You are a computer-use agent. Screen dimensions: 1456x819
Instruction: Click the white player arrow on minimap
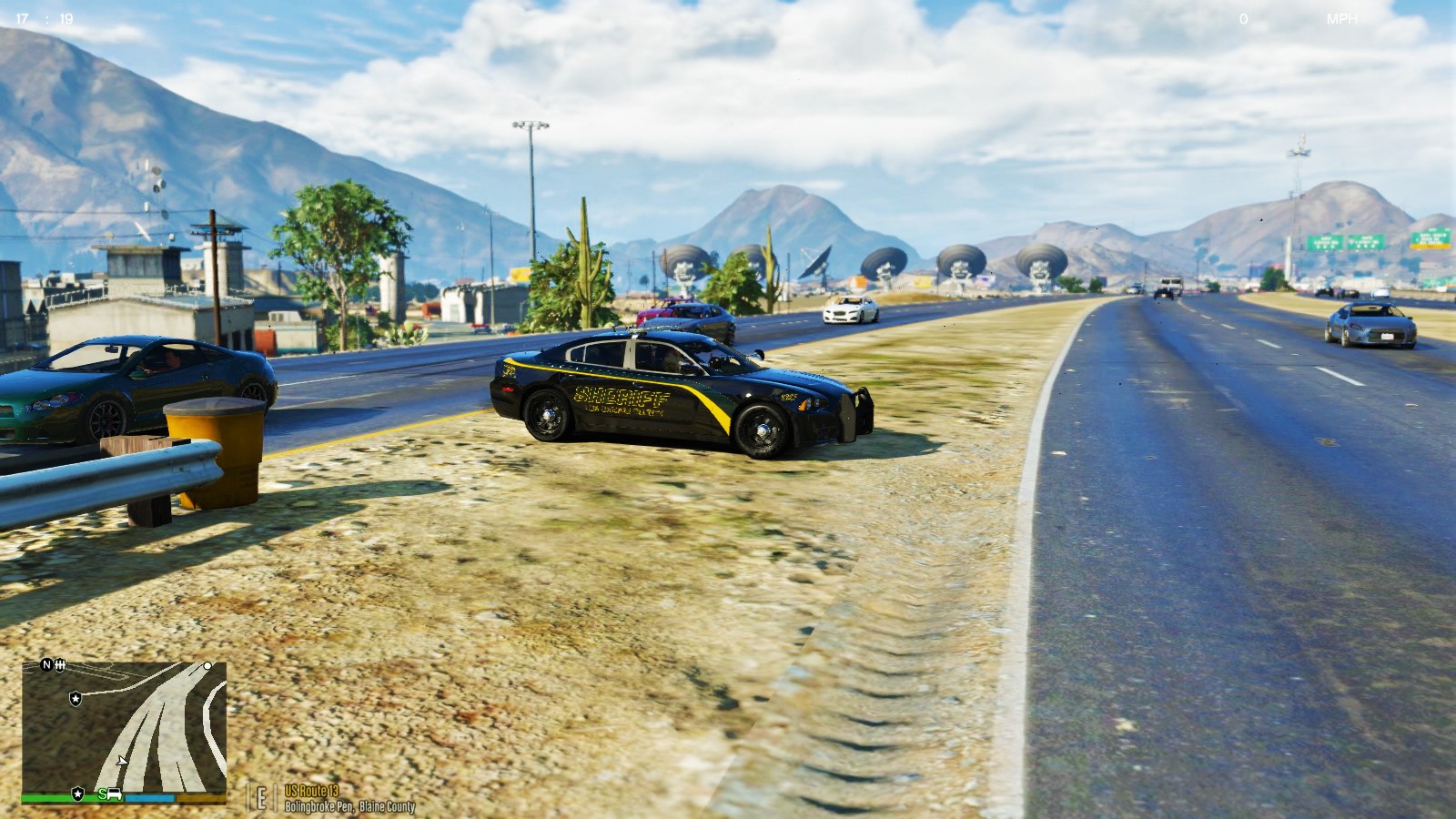coord(122,761)
